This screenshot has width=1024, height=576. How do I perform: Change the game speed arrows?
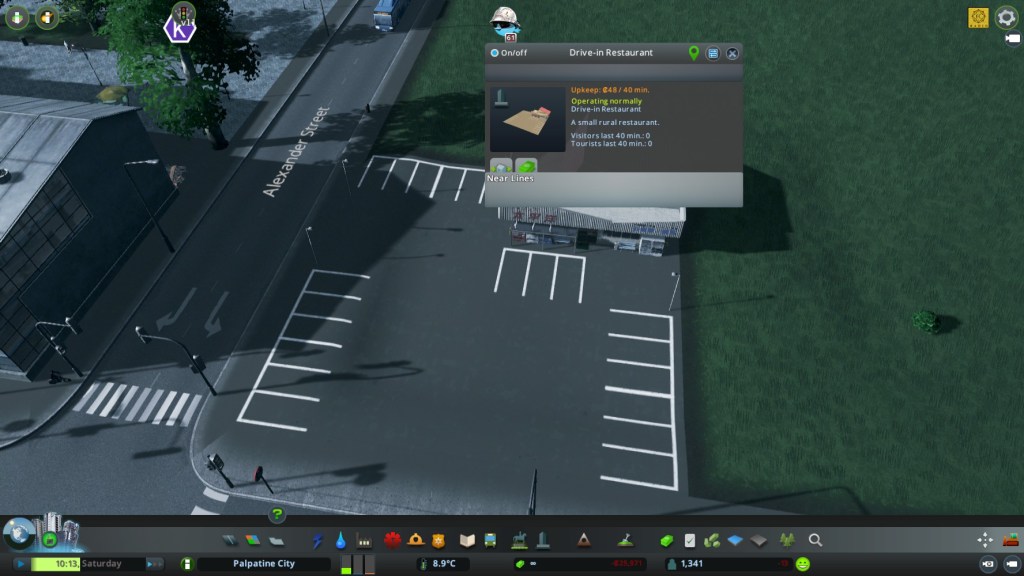tap(154, 564)
